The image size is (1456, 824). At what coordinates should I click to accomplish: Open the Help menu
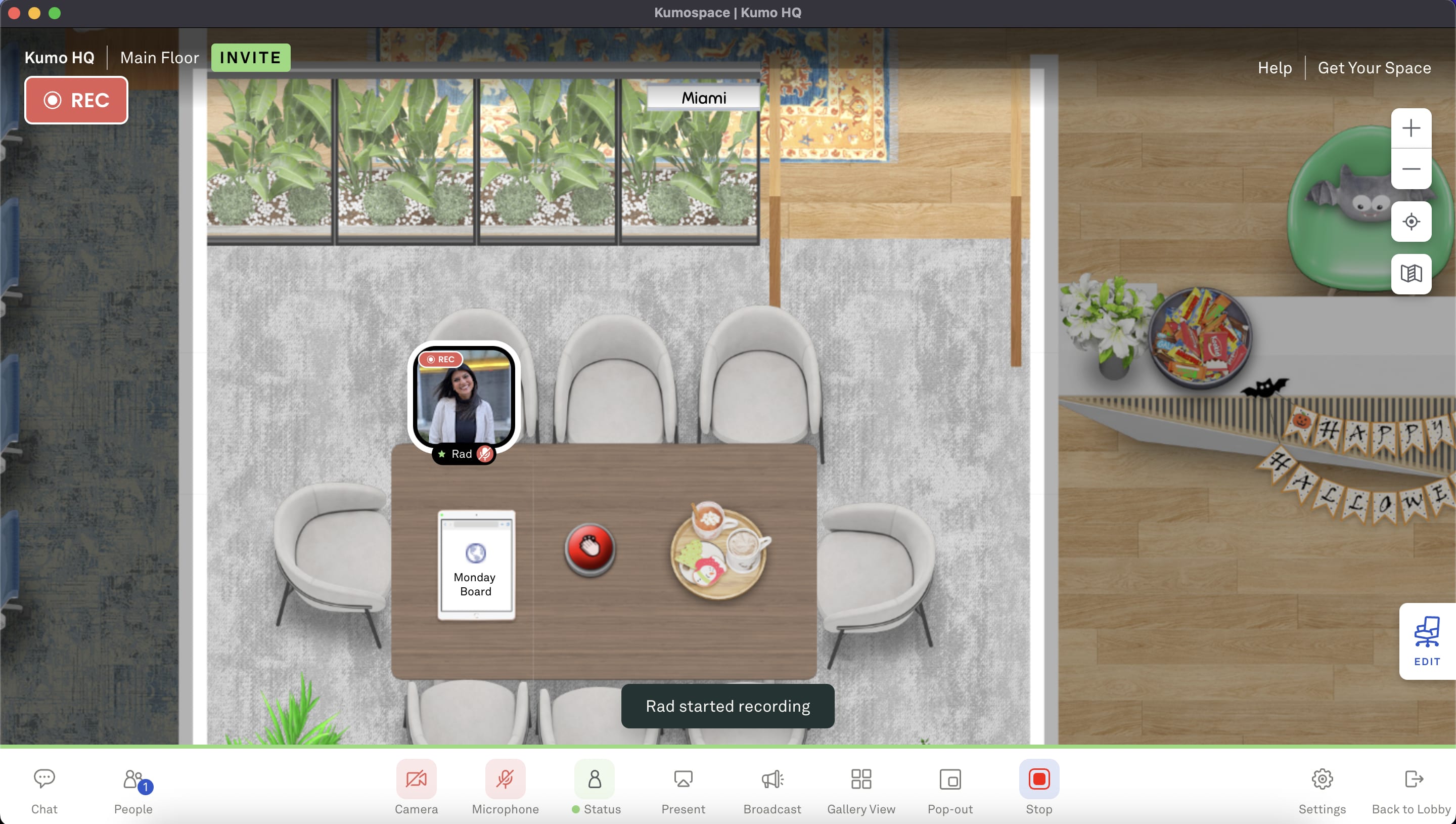(x=1275, y=67)
